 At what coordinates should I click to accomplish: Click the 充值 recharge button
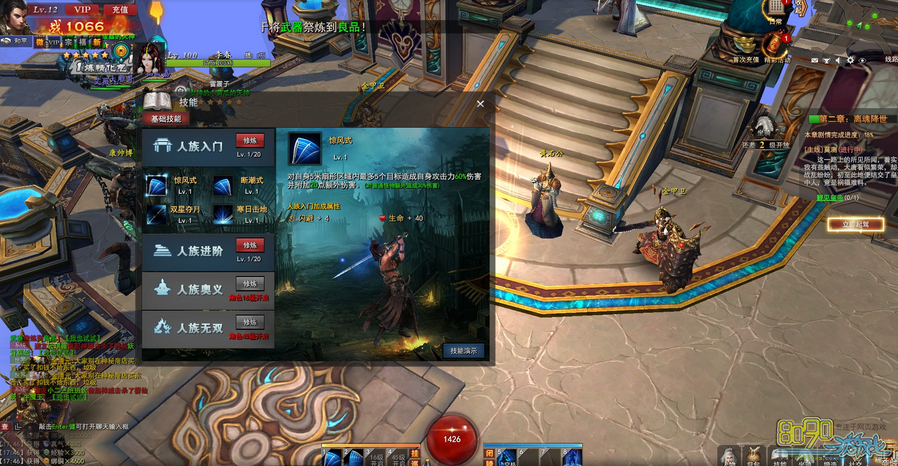tap(119, 9)
